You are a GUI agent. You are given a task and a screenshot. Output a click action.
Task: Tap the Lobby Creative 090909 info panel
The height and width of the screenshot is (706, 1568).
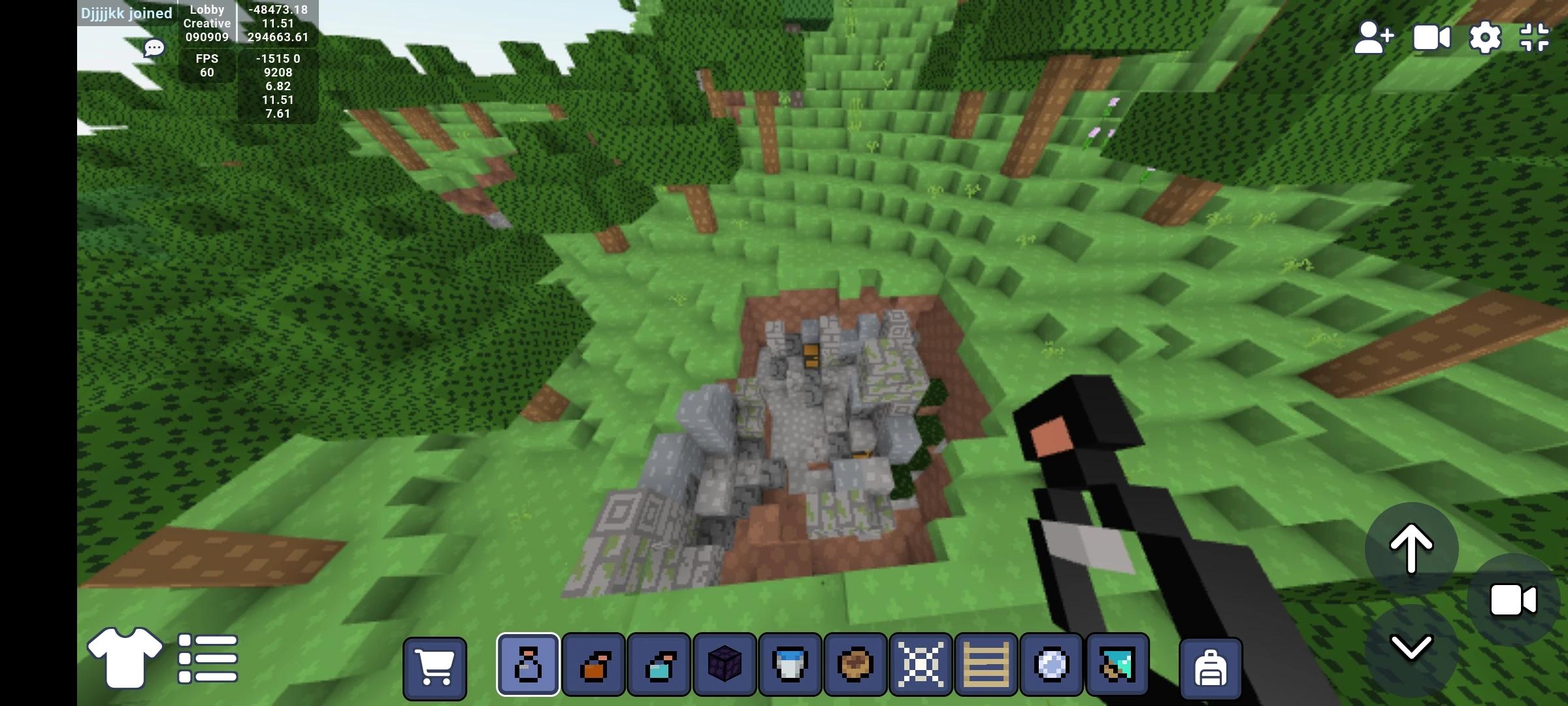[206, 23]
